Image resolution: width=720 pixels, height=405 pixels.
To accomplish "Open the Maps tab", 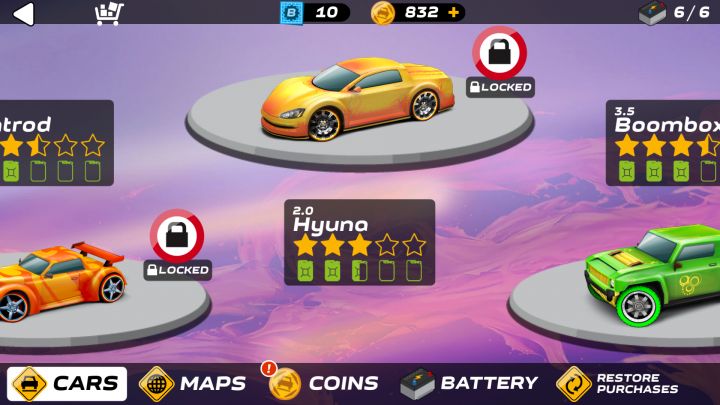I will [193, 383].
